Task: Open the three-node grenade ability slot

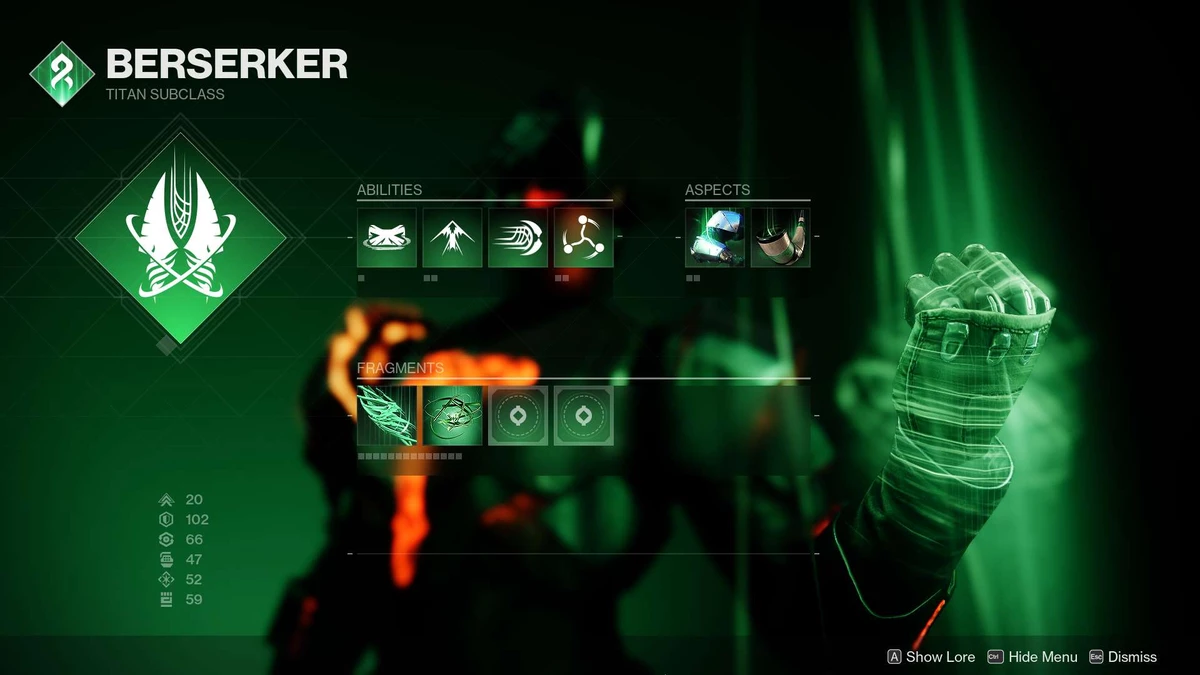Action: point(583,238)
